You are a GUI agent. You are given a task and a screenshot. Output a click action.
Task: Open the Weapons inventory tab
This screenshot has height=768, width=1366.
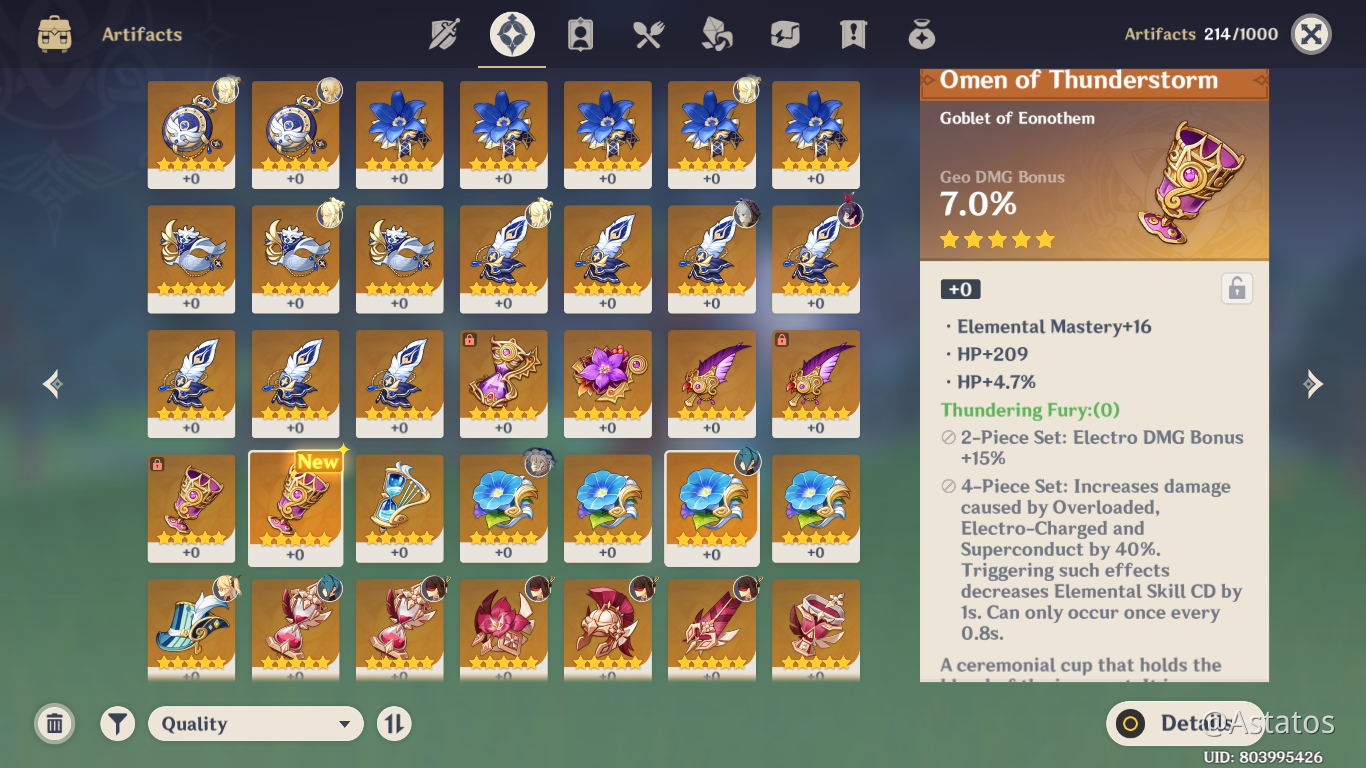click(x=443, y=33)
